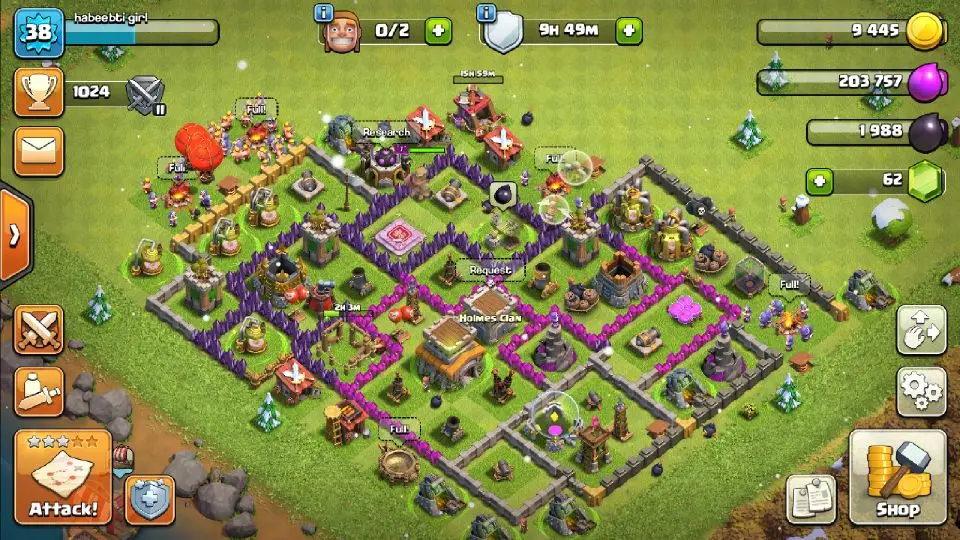
Task: Tap the league crossed-swords shield badge
Action: coord(145,94)
